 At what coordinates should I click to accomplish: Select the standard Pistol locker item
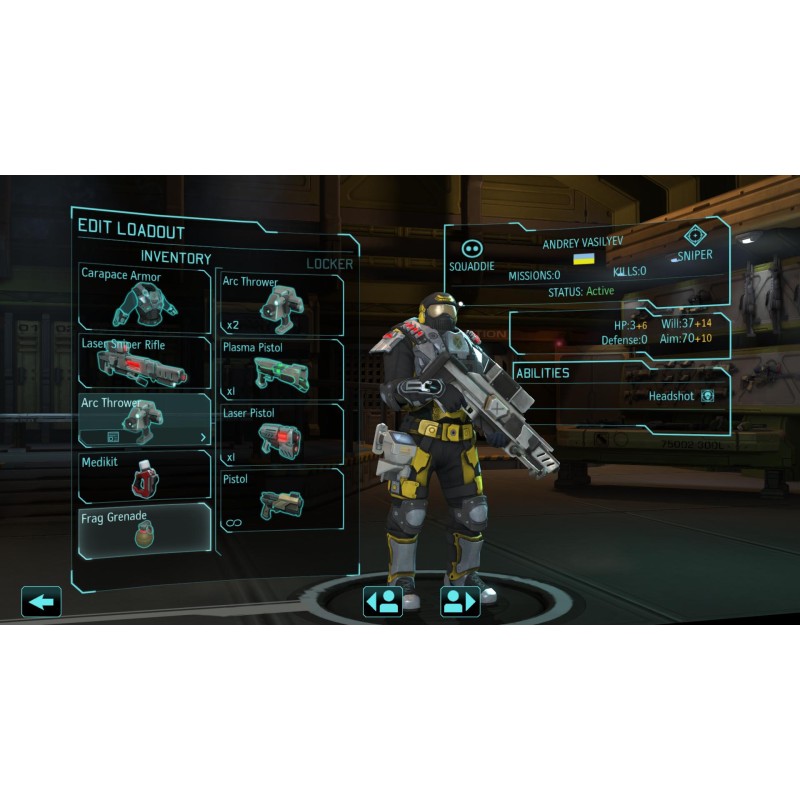tap(280, 499)
